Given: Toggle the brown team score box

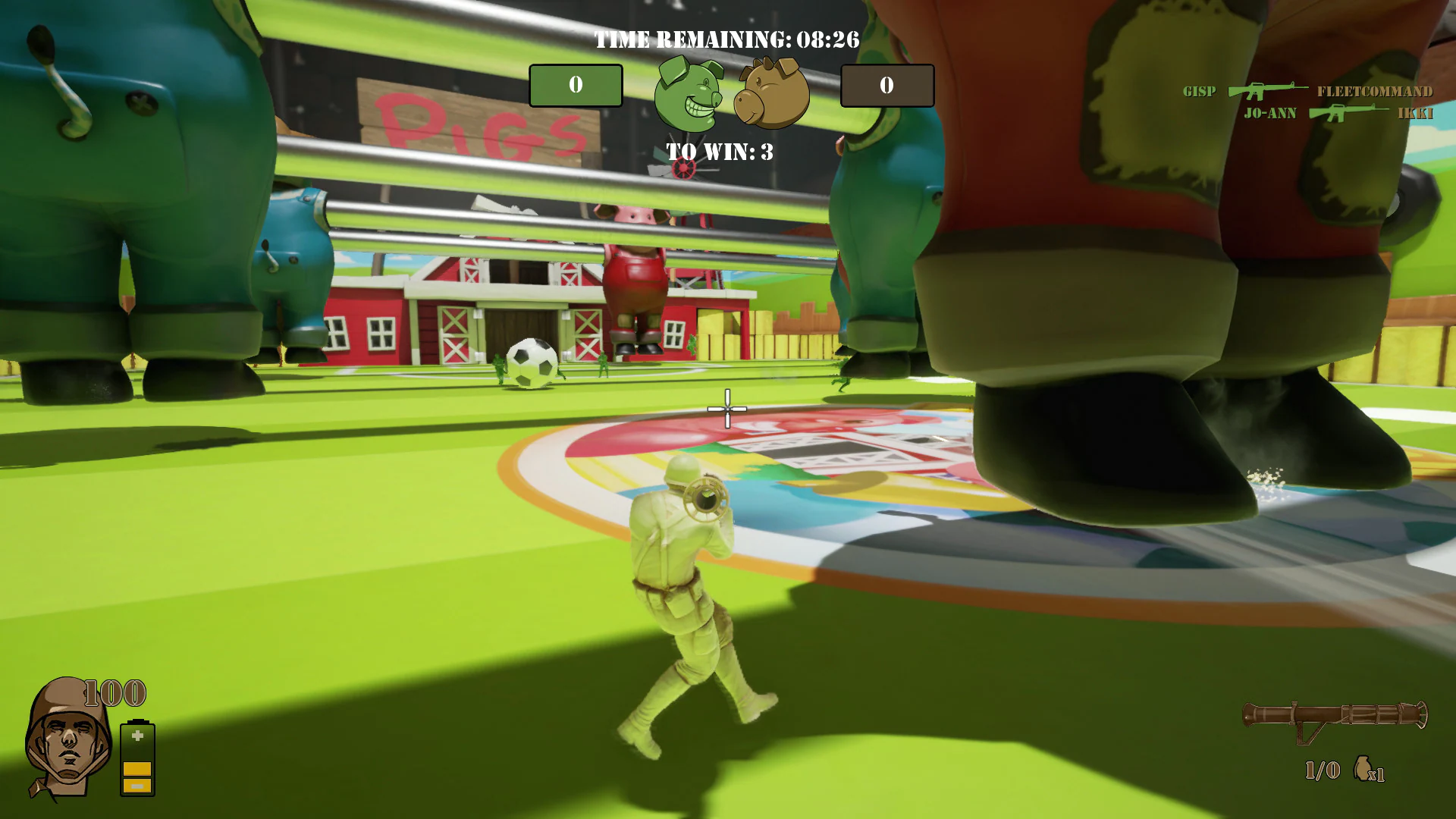Looking at the screenshot, I should (x=889, y=86).
